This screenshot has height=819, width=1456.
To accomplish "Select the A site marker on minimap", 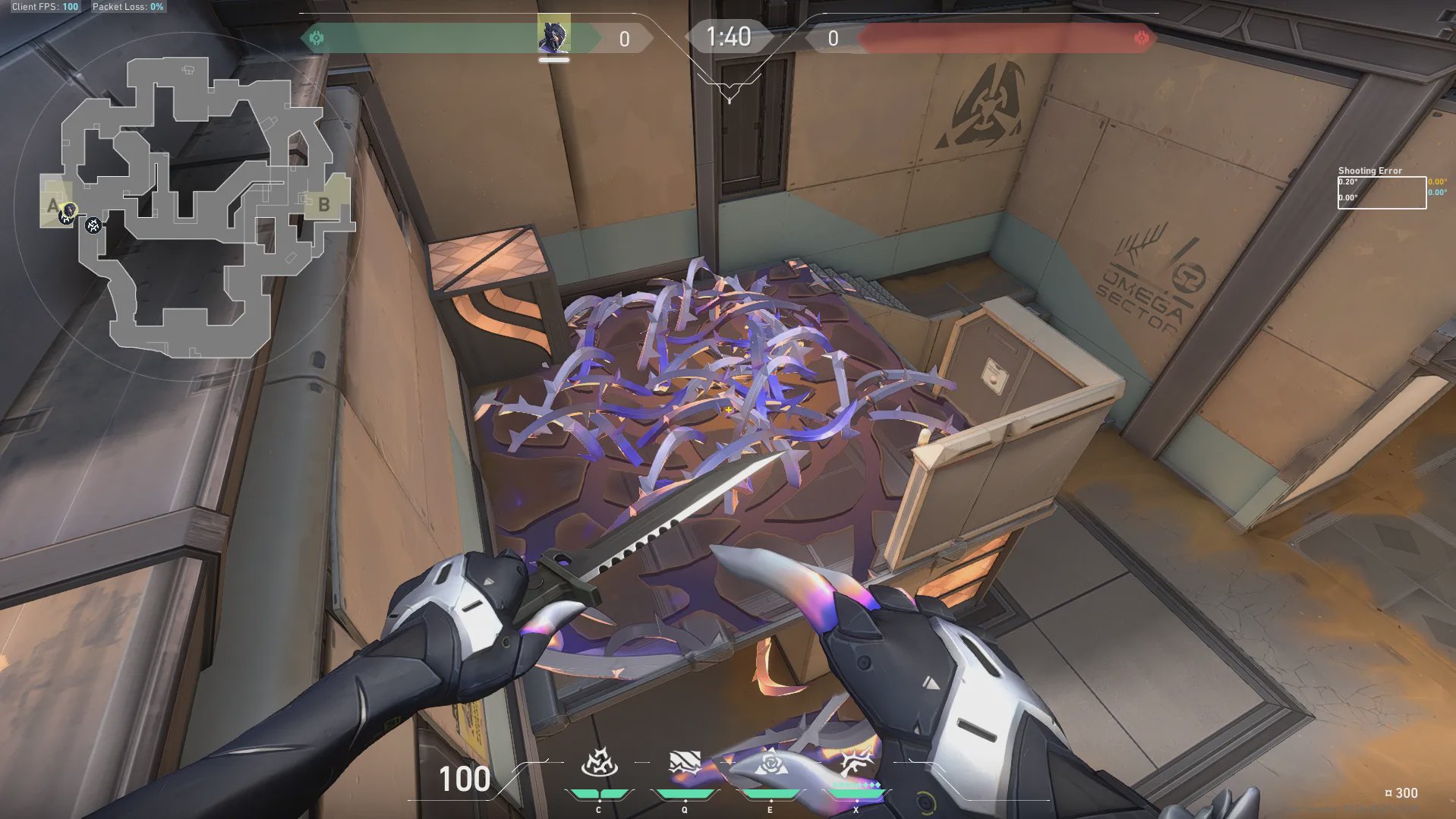I will pos(52,205).
